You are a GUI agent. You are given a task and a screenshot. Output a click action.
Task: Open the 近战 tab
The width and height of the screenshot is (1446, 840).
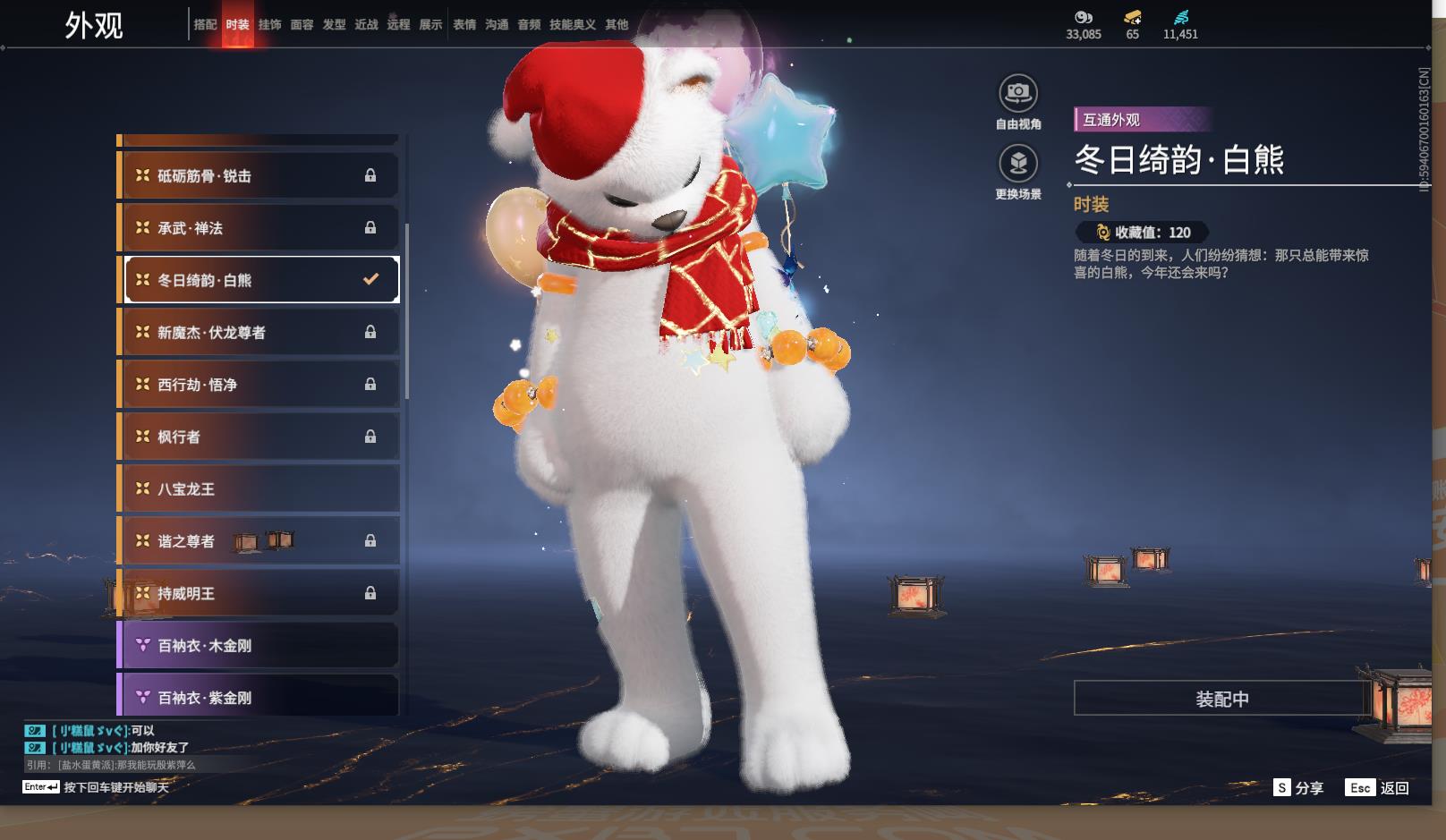tap(366, 25)
